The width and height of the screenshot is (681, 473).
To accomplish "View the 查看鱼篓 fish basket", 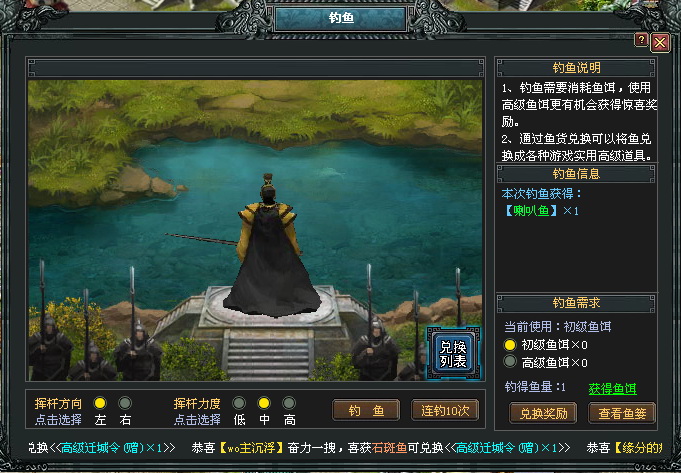I will [x=622, y=412].
